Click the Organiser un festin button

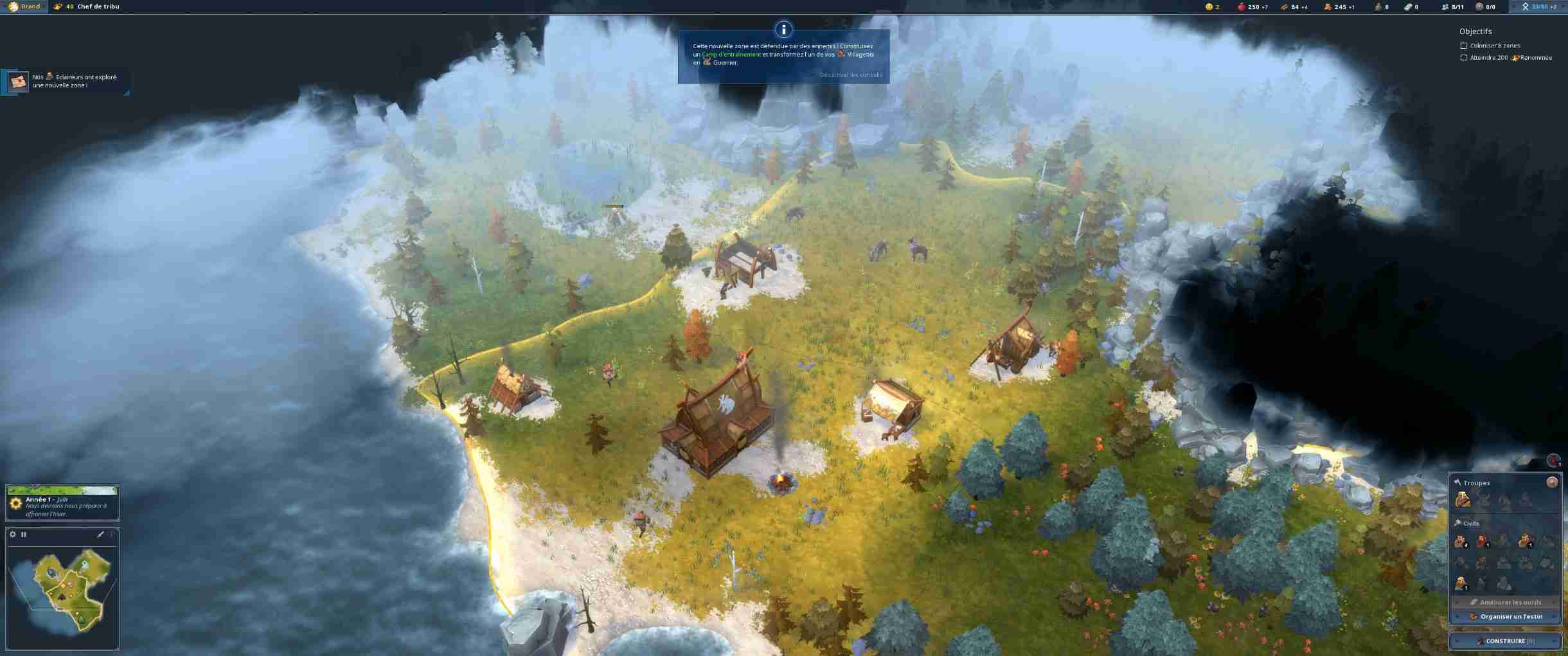pyautogui.click(x=1505, y=616)
